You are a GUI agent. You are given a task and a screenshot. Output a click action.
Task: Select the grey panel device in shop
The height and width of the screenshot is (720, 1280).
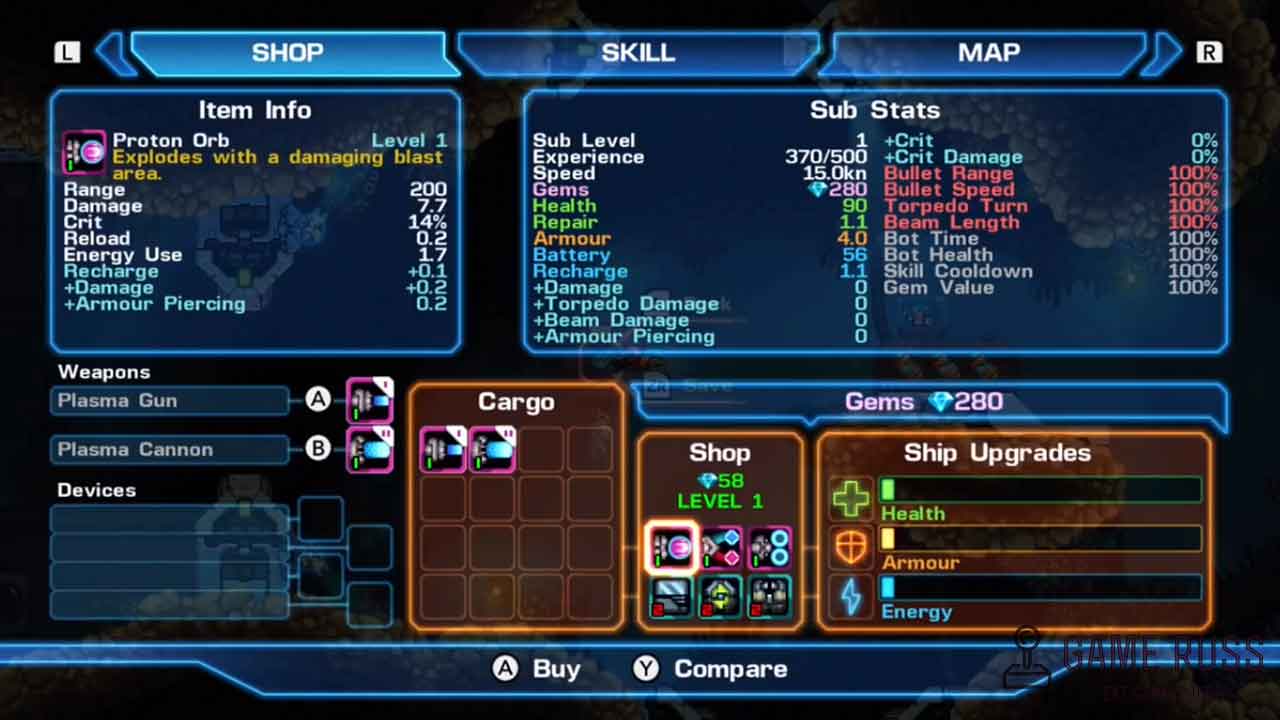(671, 597)
